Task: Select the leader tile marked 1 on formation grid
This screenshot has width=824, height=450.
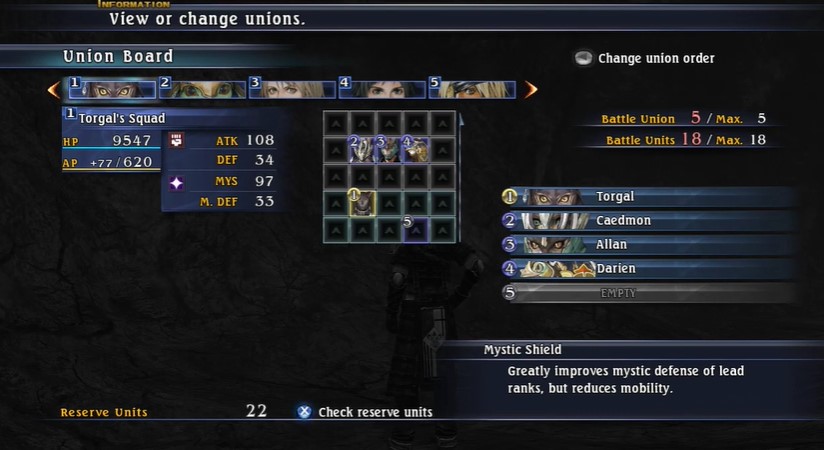Action: click(x=362, y=203)
